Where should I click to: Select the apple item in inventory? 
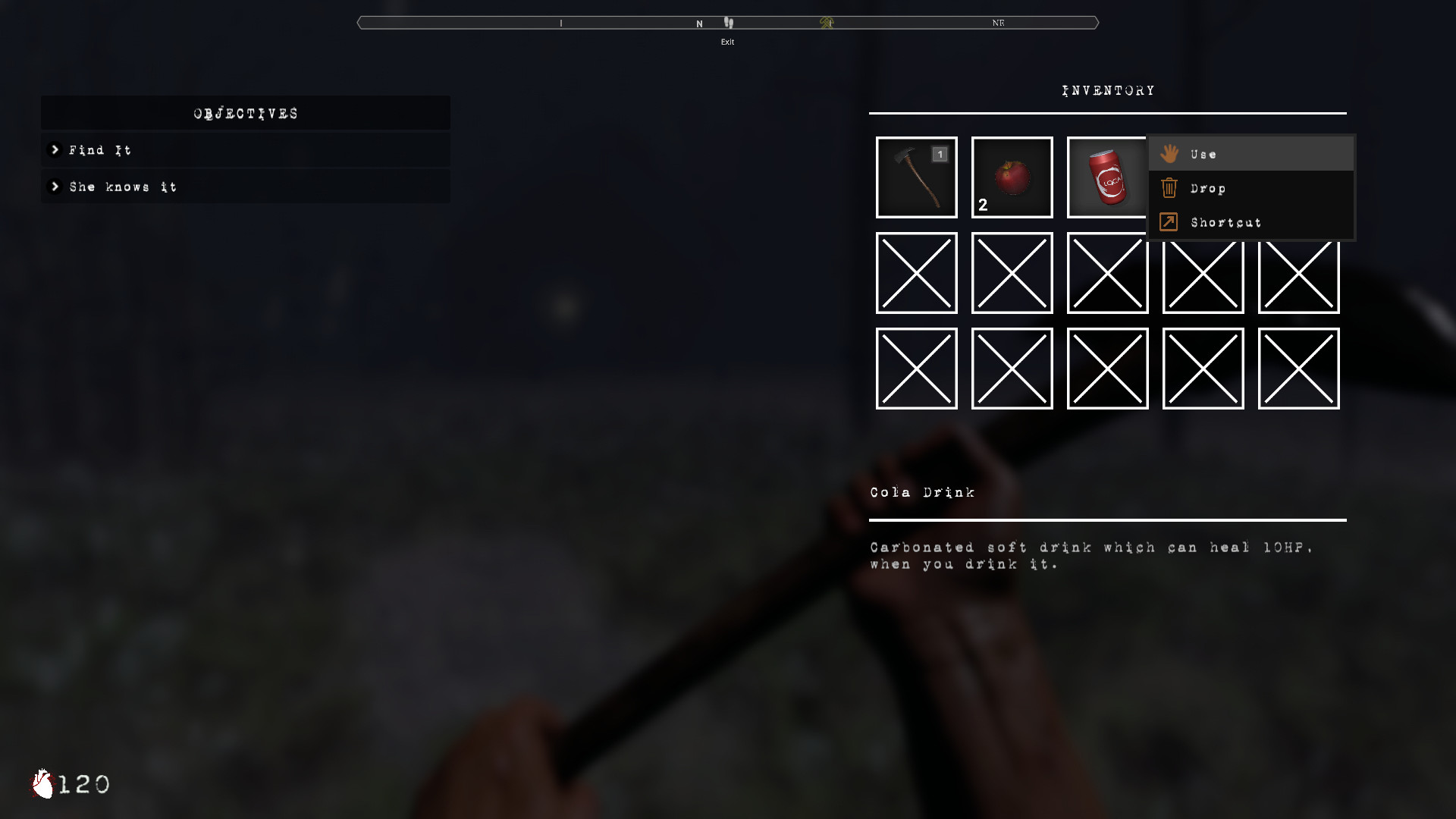pos(1012,177)
